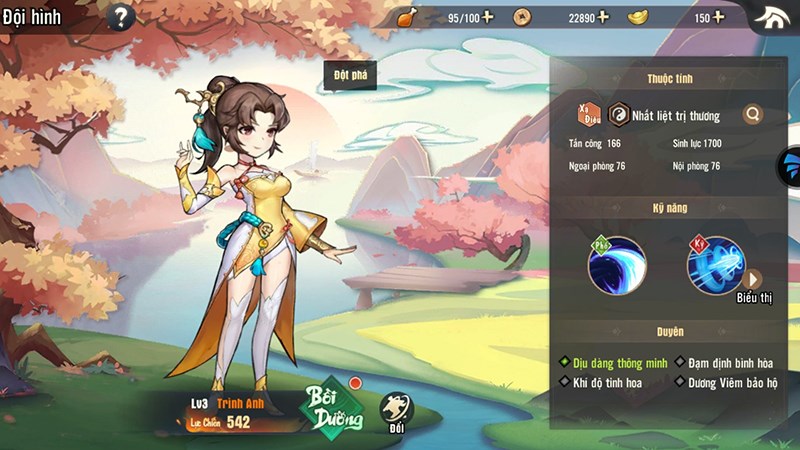The height and width of the screenshot is (450, 800).
Task: Inspect attributes with the magnifier icon
Action: pyautogui.click(x=753, y=115)
